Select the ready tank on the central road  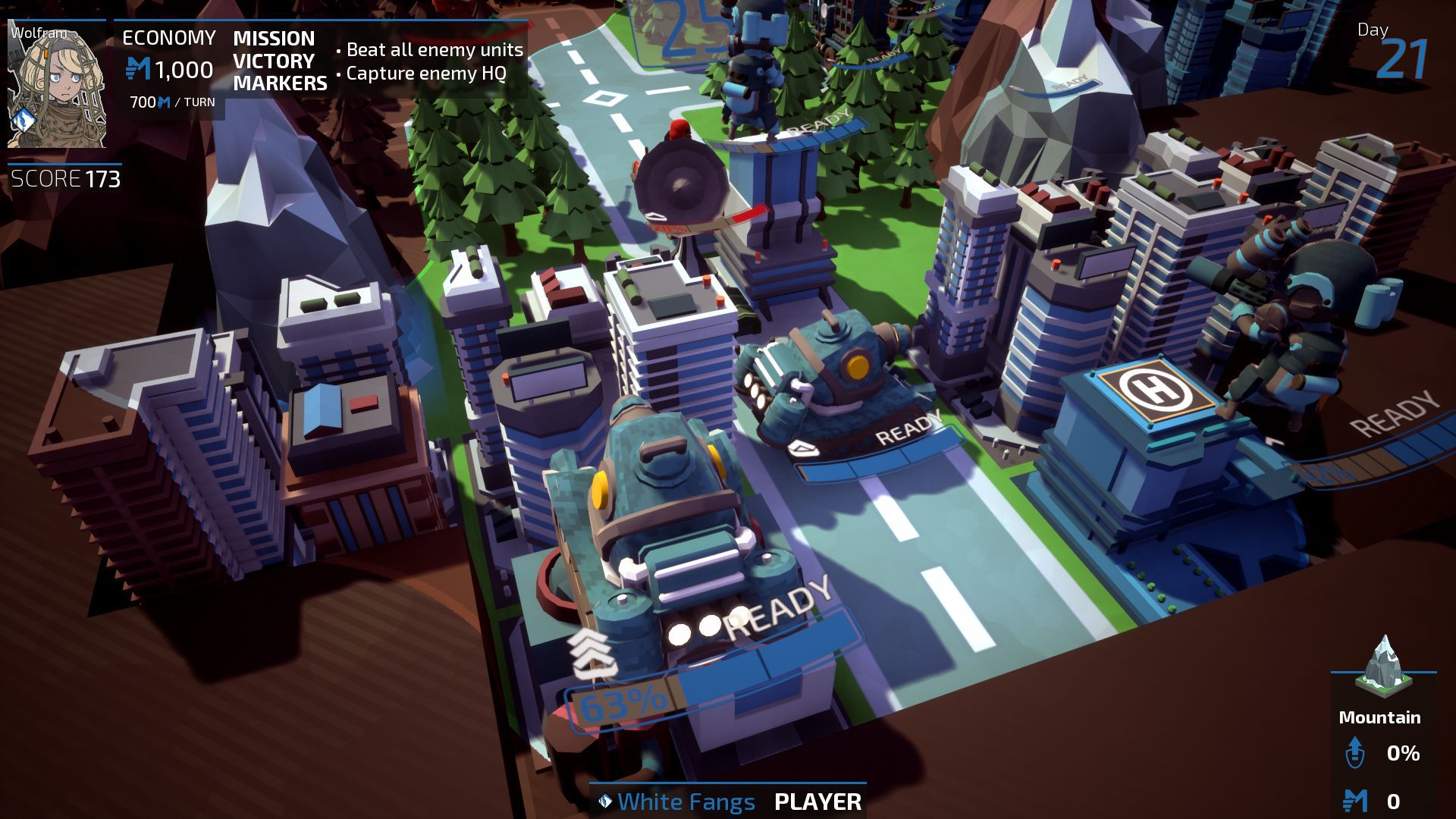point(823,379)
